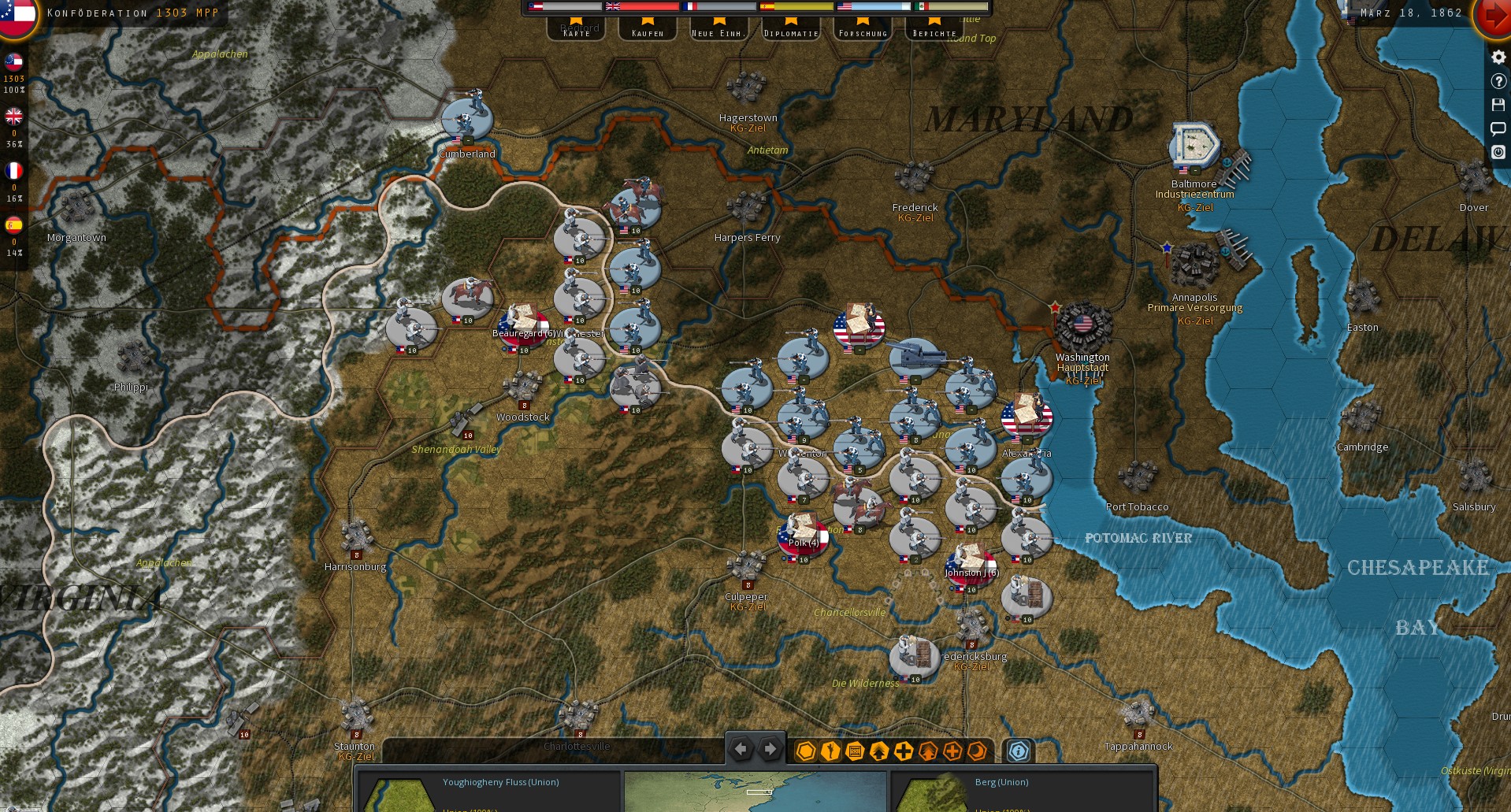Open the settings gear icon
Screen dimensions: 1511x812
click(1498, 57)
